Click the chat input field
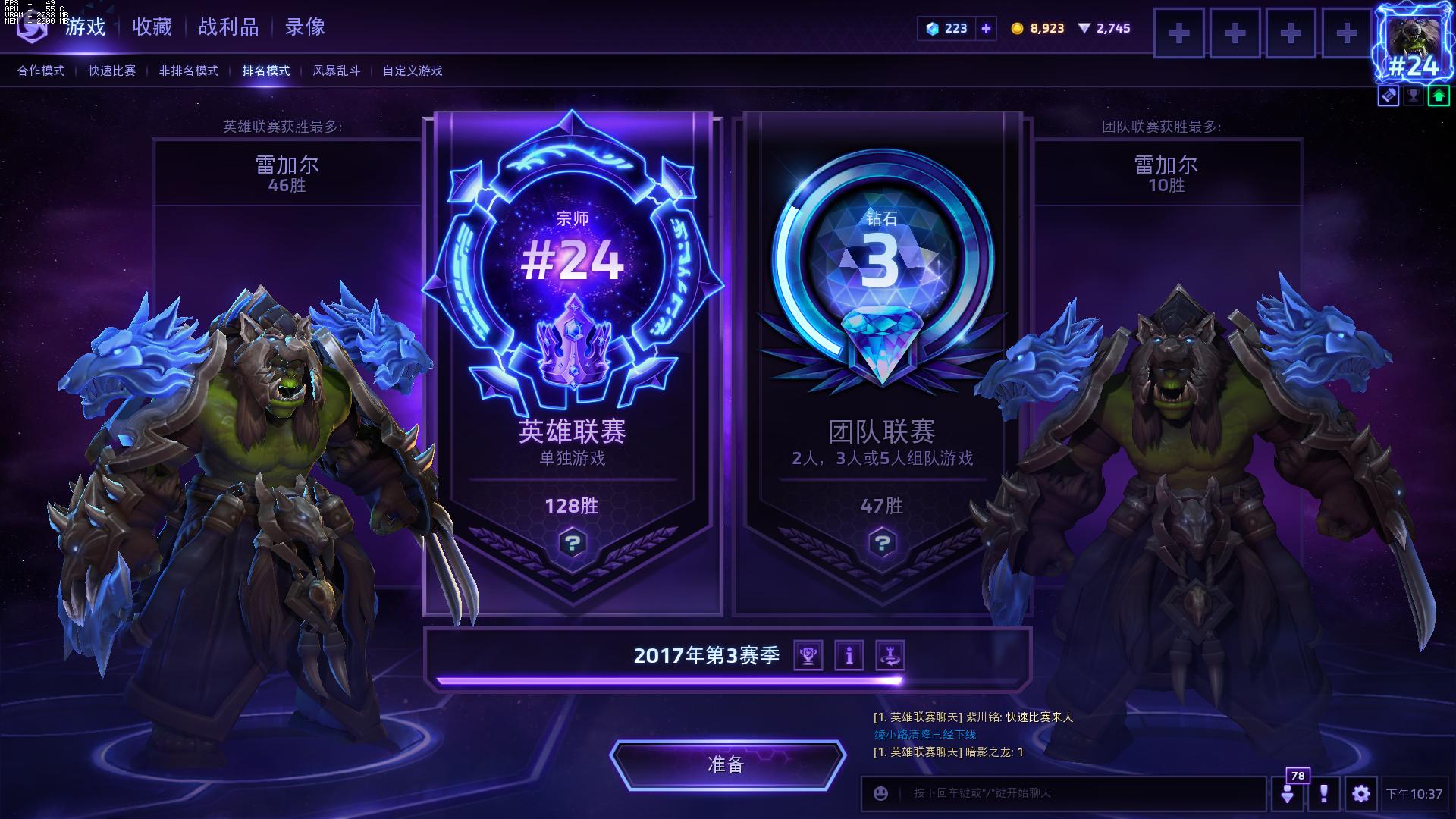 pyautogui.click(x=1077, y=793)
